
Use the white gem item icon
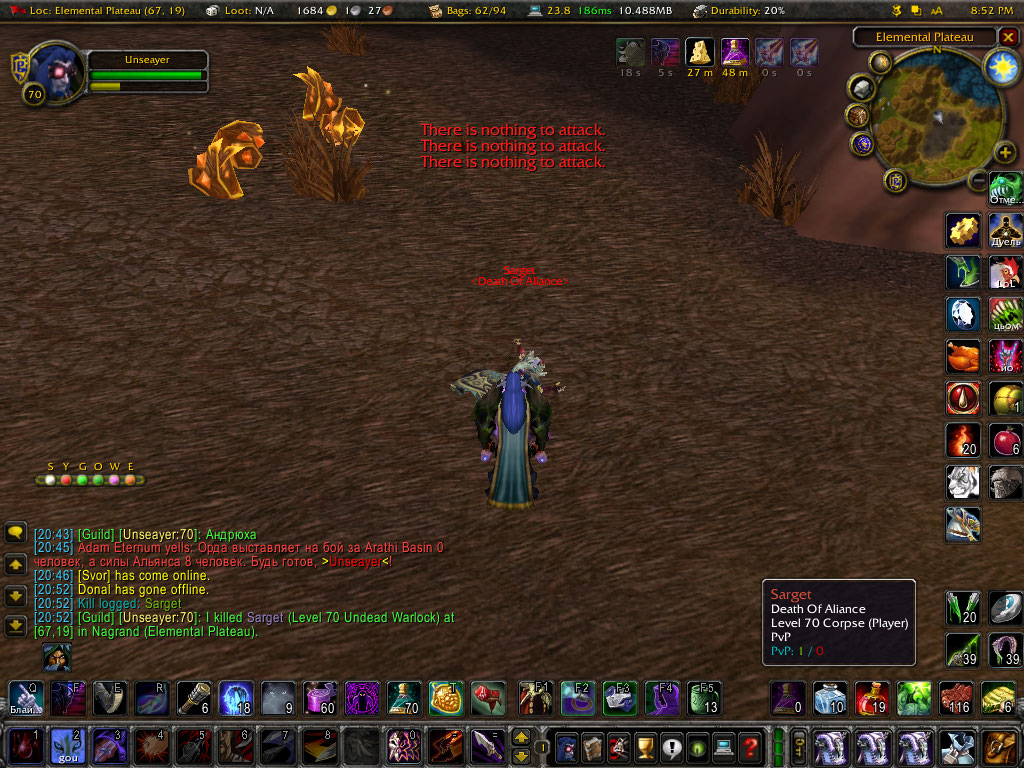(963, 314)
